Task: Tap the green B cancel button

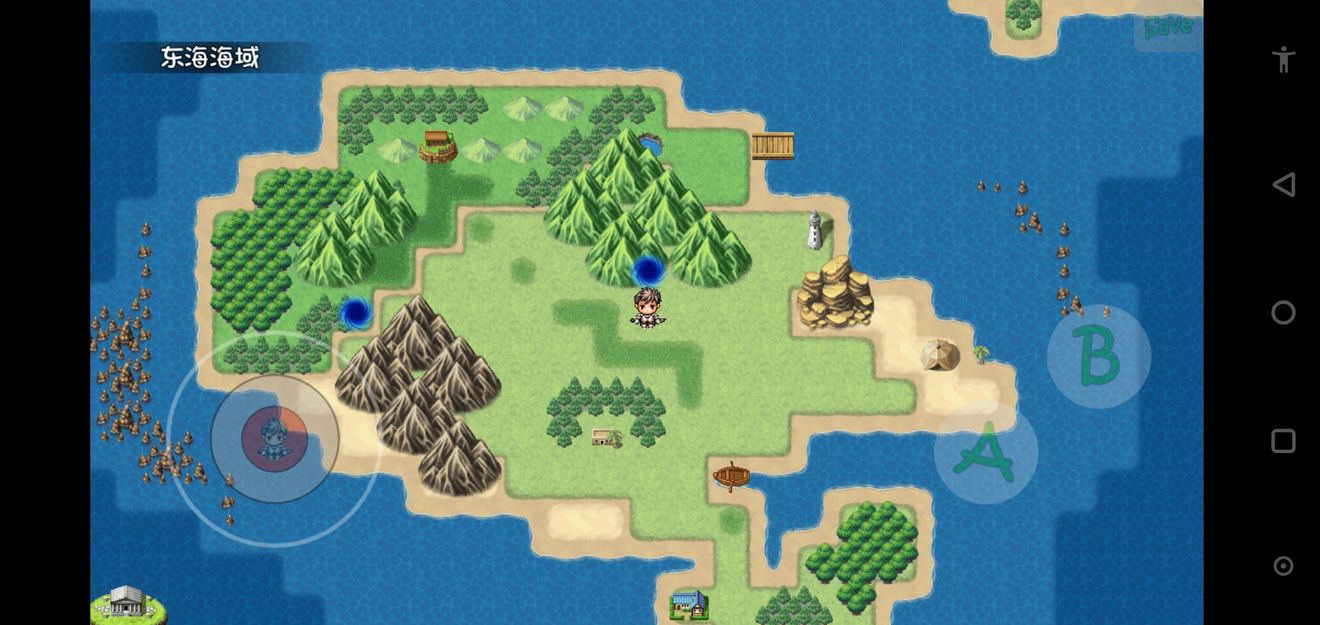Action: 1098,356
